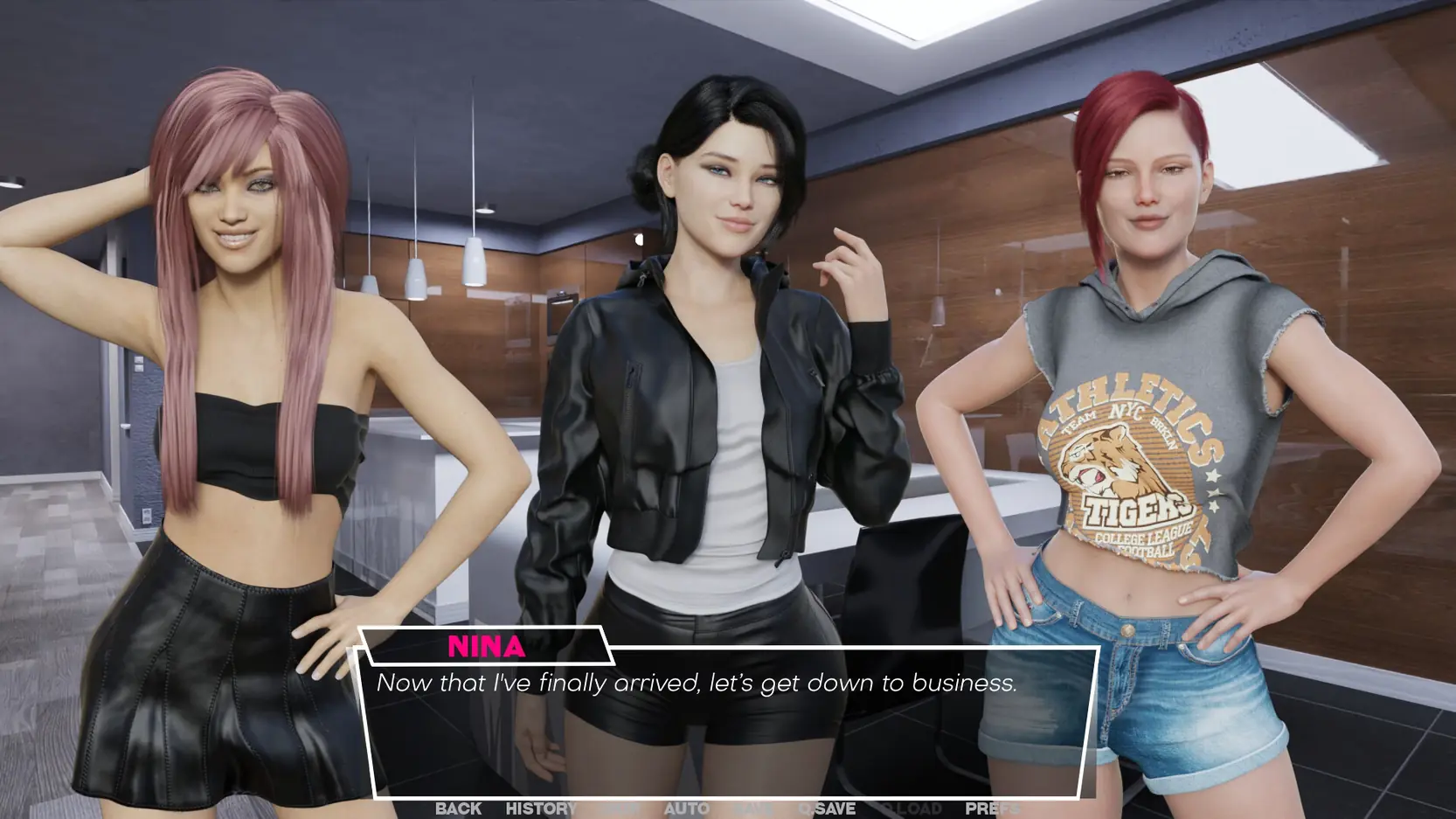Screen dimensions: 1456x819
Task: Open the PREFS preferences menu
Action: point(993,809)
